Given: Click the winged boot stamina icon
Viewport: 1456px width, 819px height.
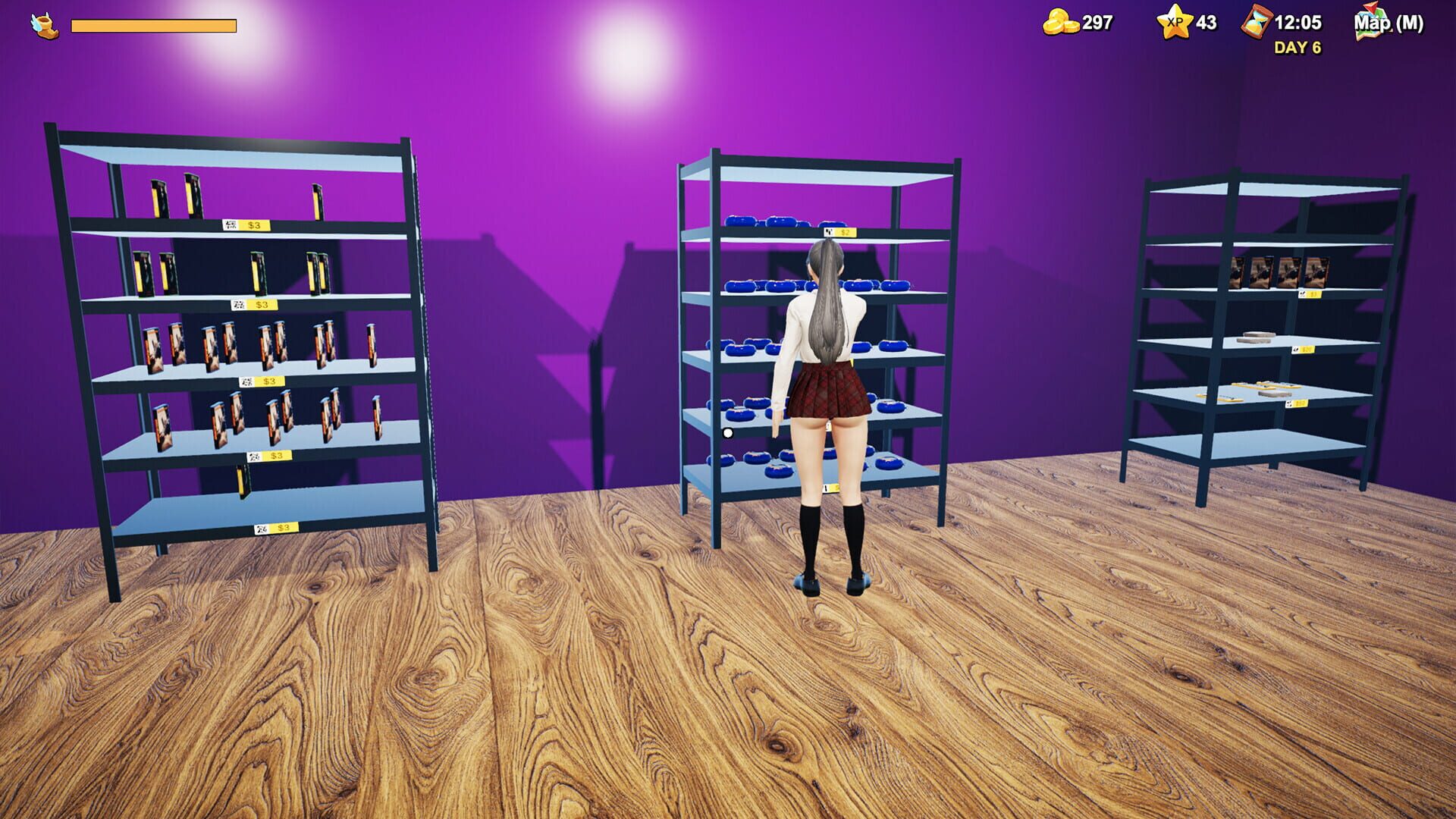Looking at the screenshot, I should [x=42, y=24].
